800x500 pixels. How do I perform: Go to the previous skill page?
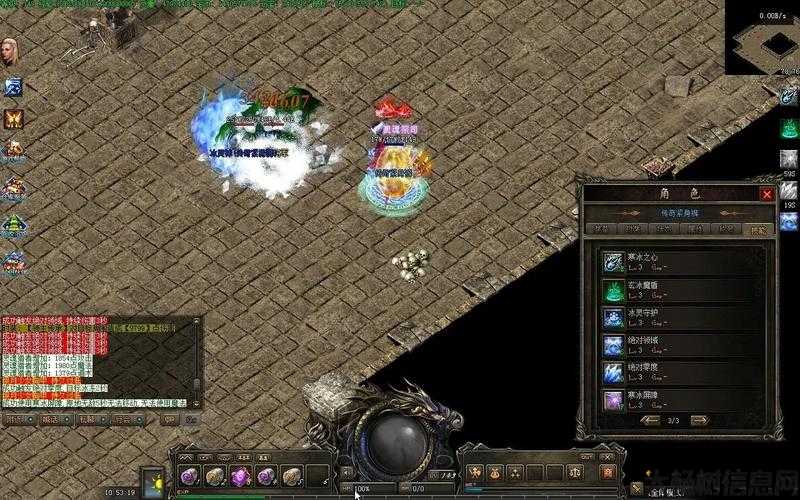coord(652,421)
